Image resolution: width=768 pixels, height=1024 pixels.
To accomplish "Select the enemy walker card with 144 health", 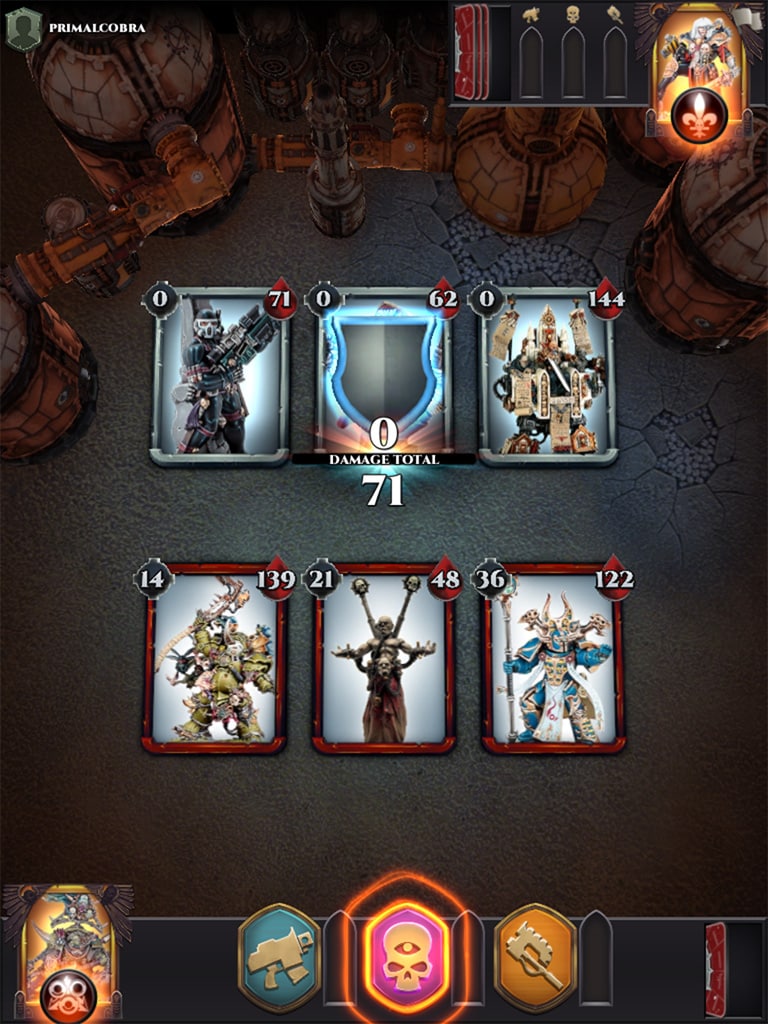I will 548,376.
